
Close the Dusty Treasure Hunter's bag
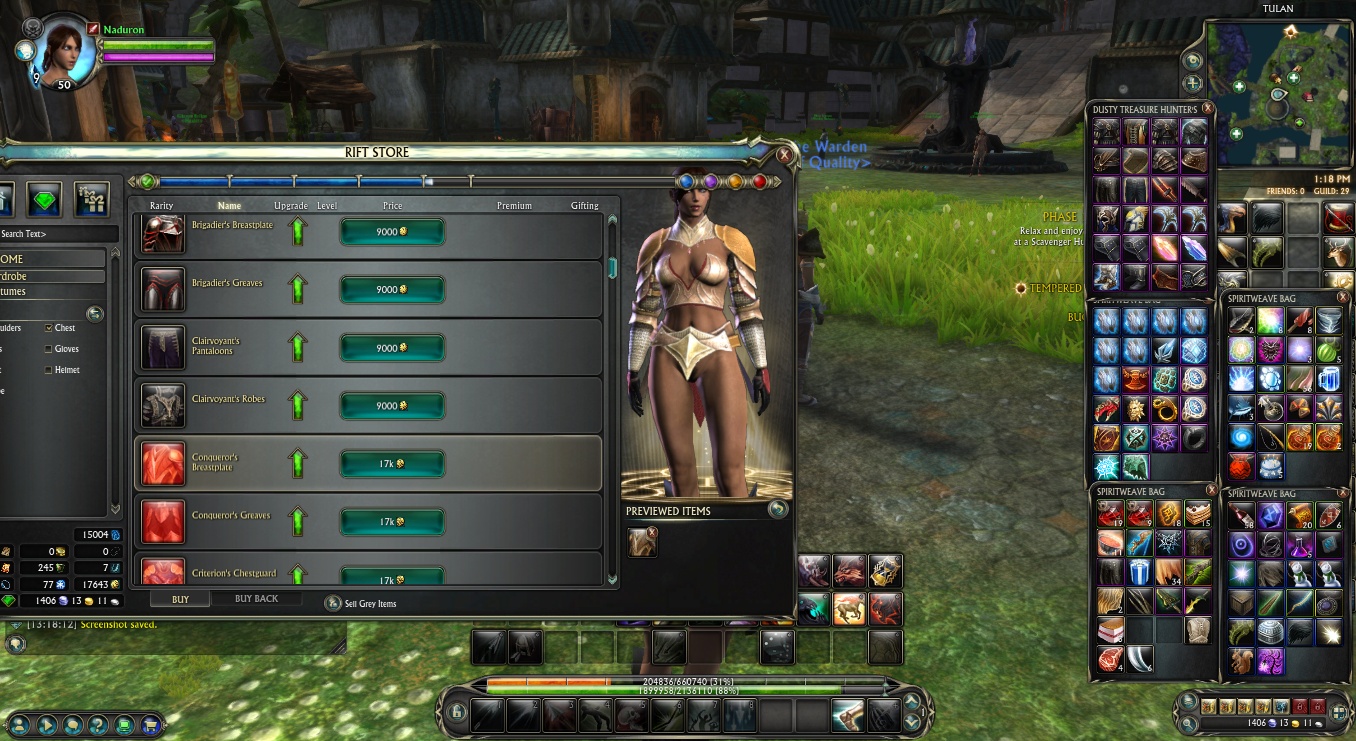tap(1207, 108)
